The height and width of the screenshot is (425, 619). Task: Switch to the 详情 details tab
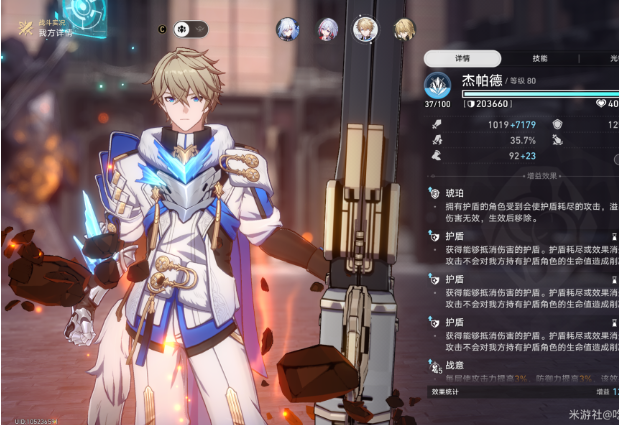(x=461, y=60)
